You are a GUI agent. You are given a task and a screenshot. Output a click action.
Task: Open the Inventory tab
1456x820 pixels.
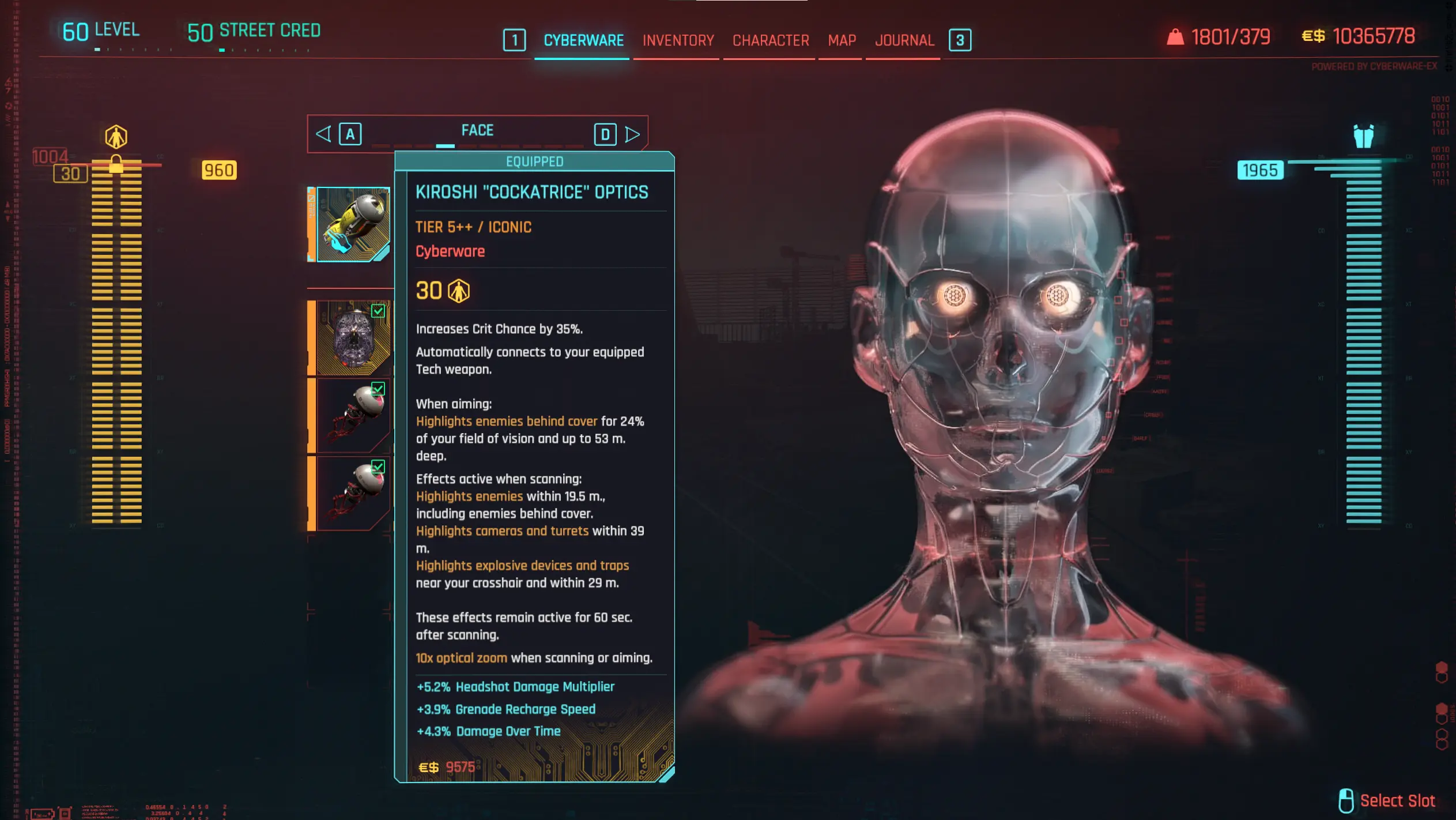pos(678,40)
